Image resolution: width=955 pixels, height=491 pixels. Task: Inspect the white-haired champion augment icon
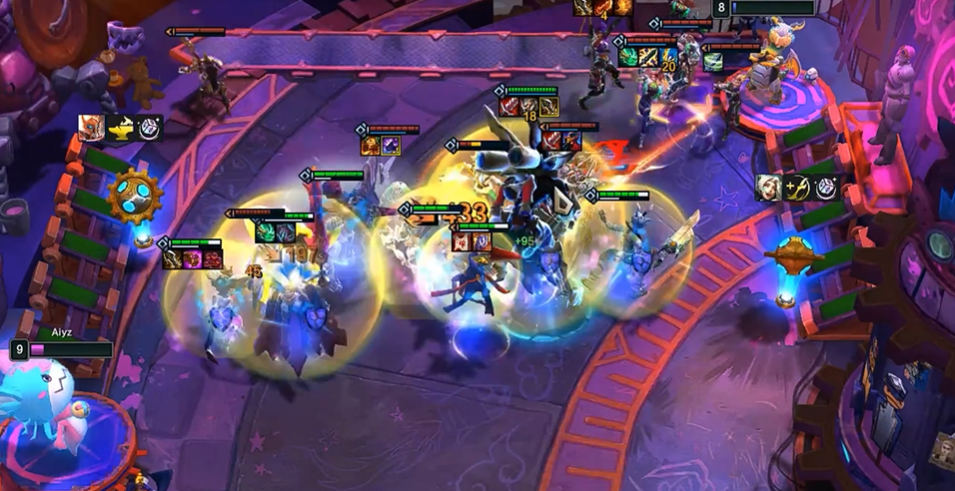(x=769, y=187)
